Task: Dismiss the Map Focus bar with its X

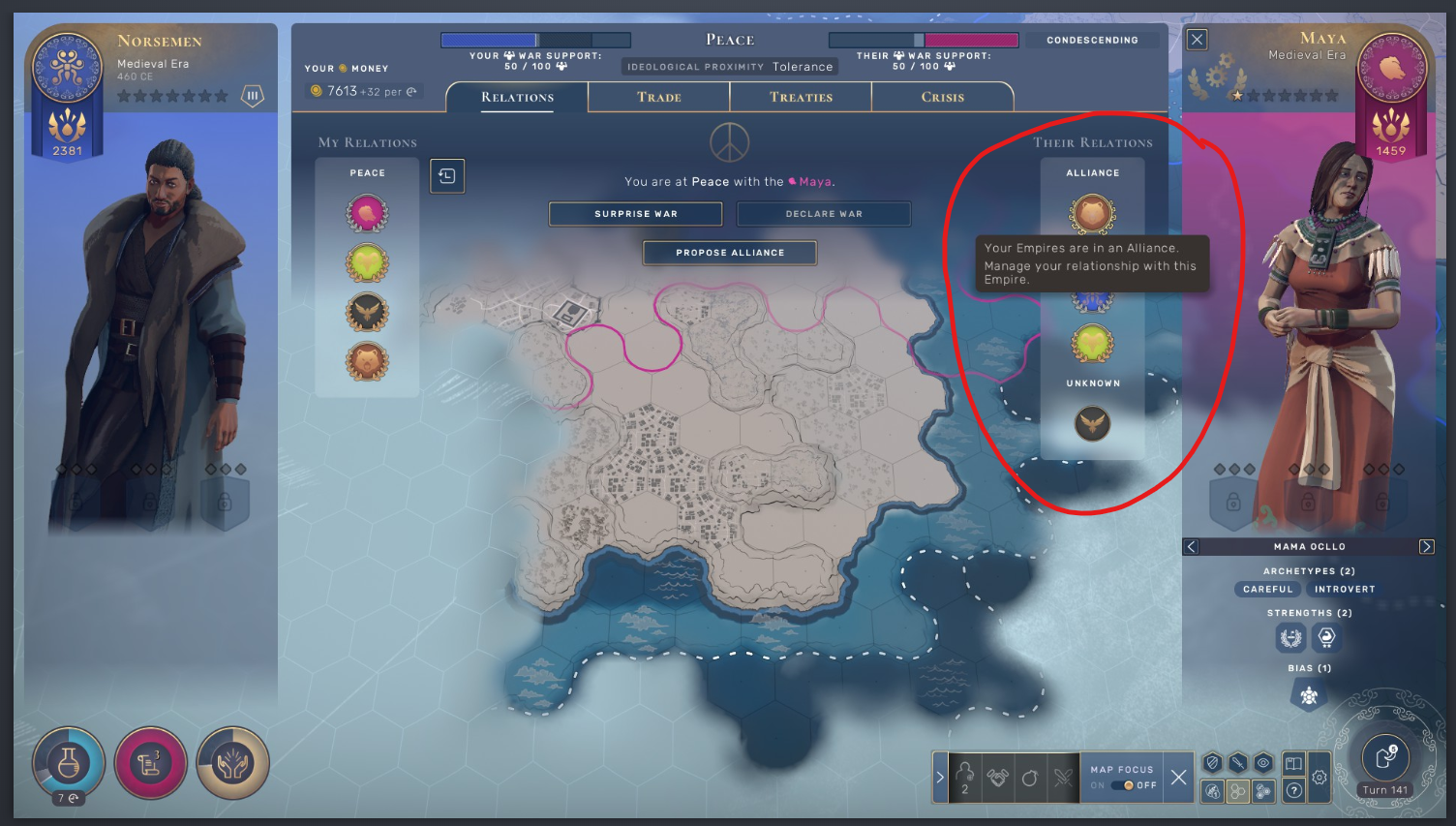Action: click(x=1178, y=778)
